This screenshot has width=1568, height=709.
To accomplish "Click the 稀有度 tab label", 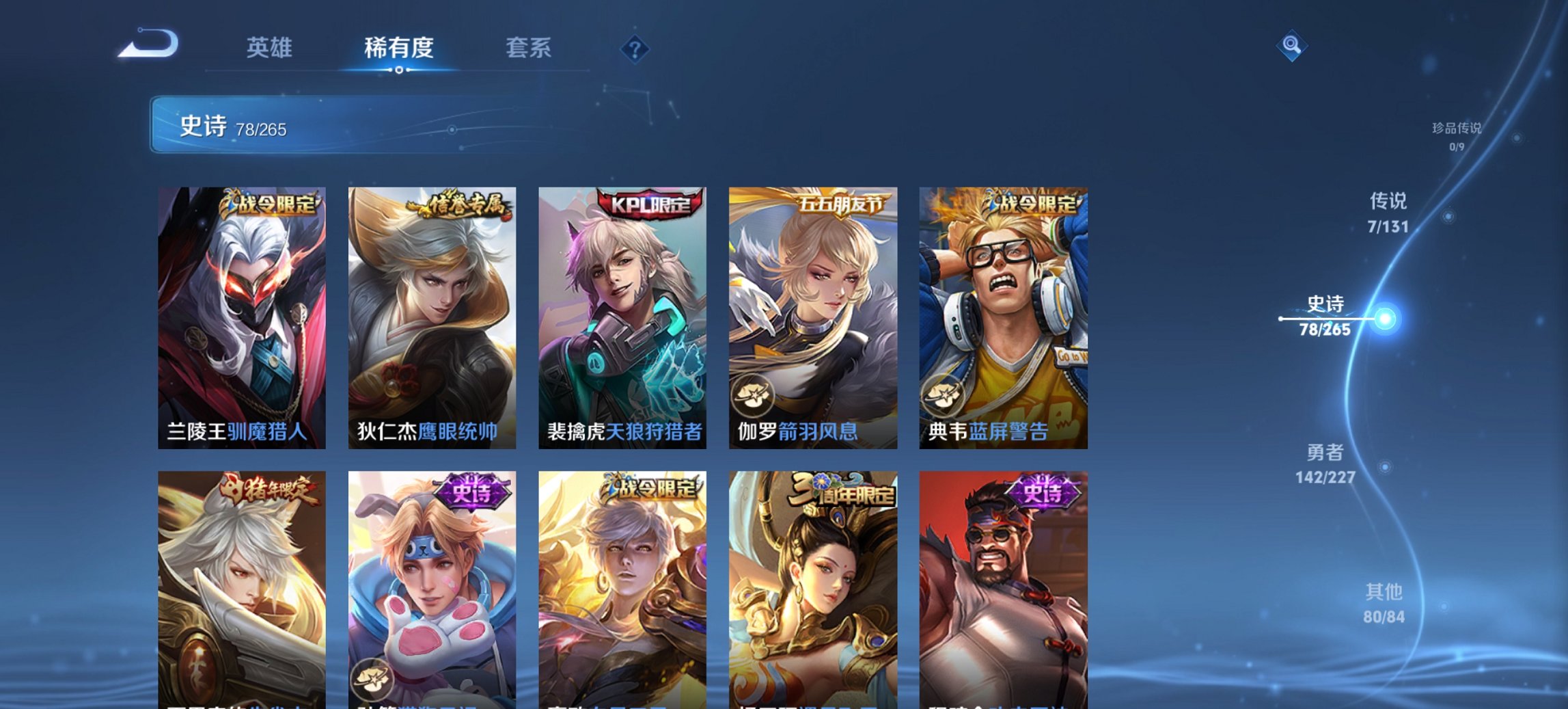I will tap(398, 48).
